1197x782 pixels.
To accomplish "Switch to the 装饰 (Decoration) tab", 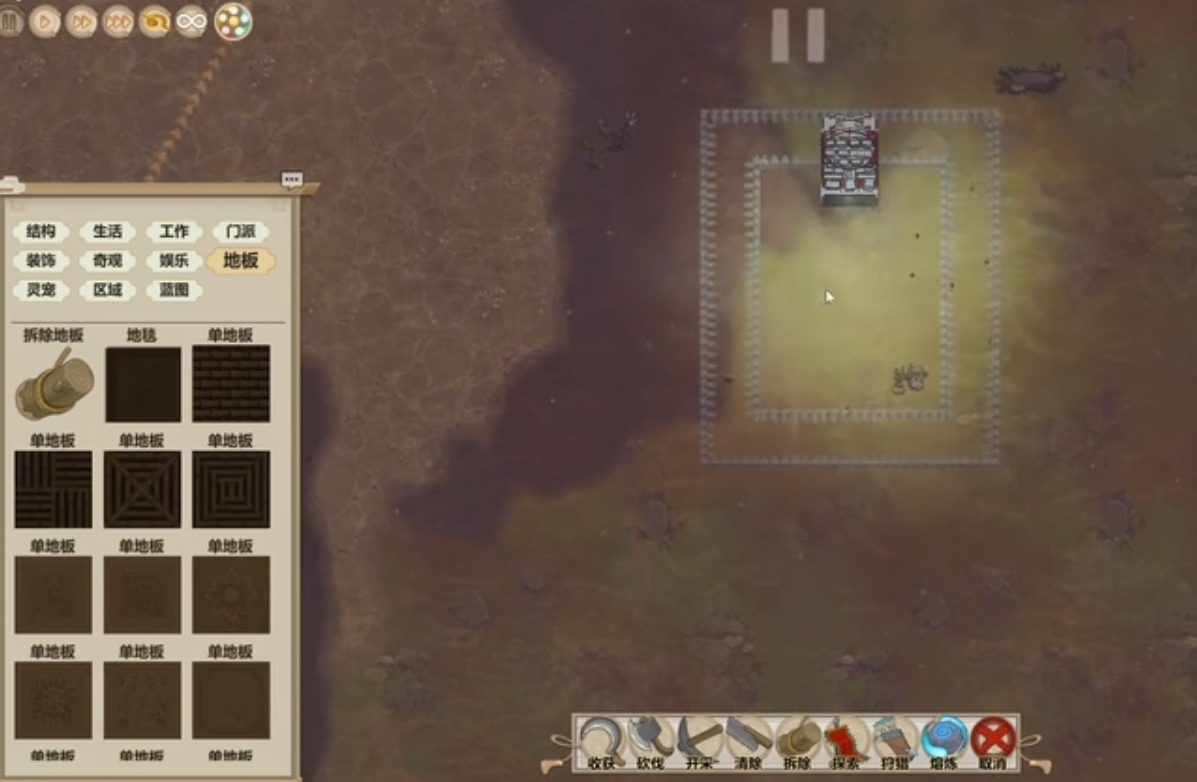I will (x=41, y=261).
